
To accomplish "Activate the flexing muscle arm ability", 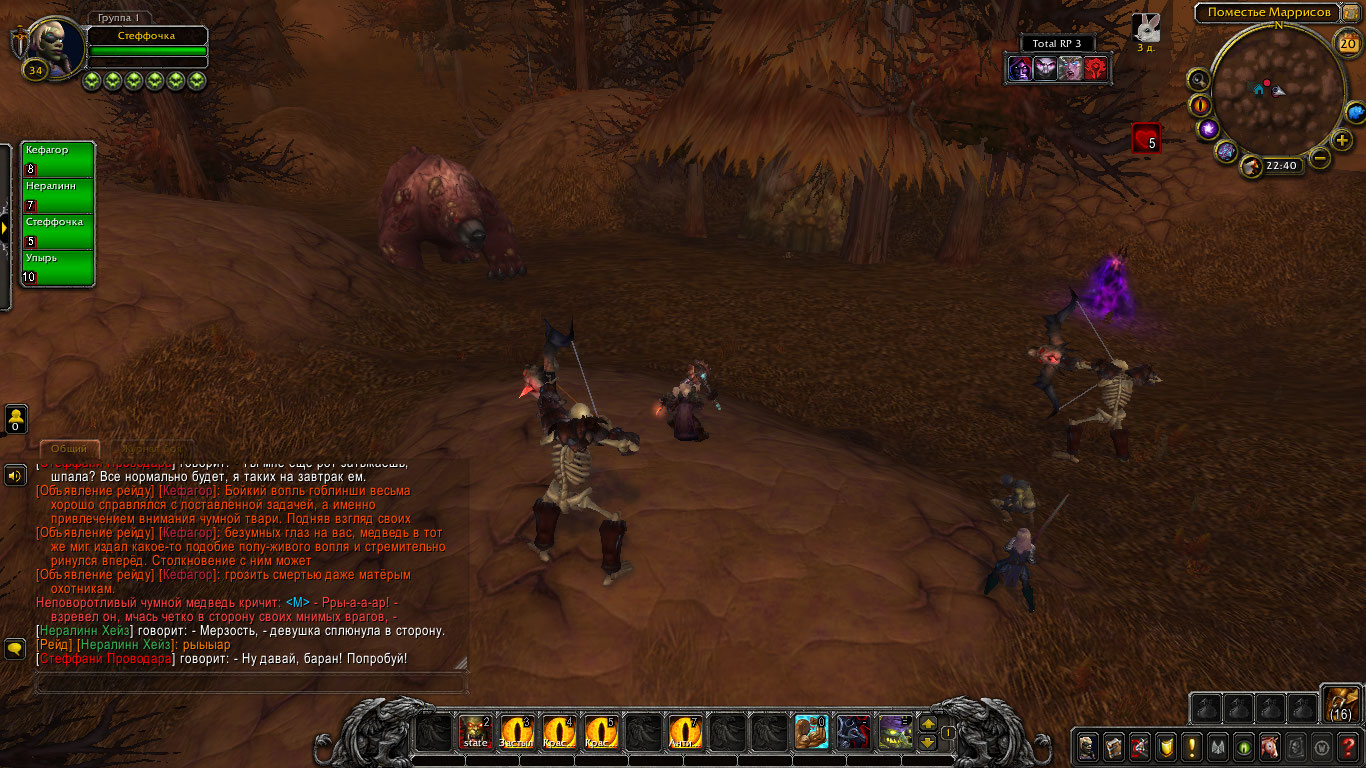I will pyautogui.click(x=811, y=733).
